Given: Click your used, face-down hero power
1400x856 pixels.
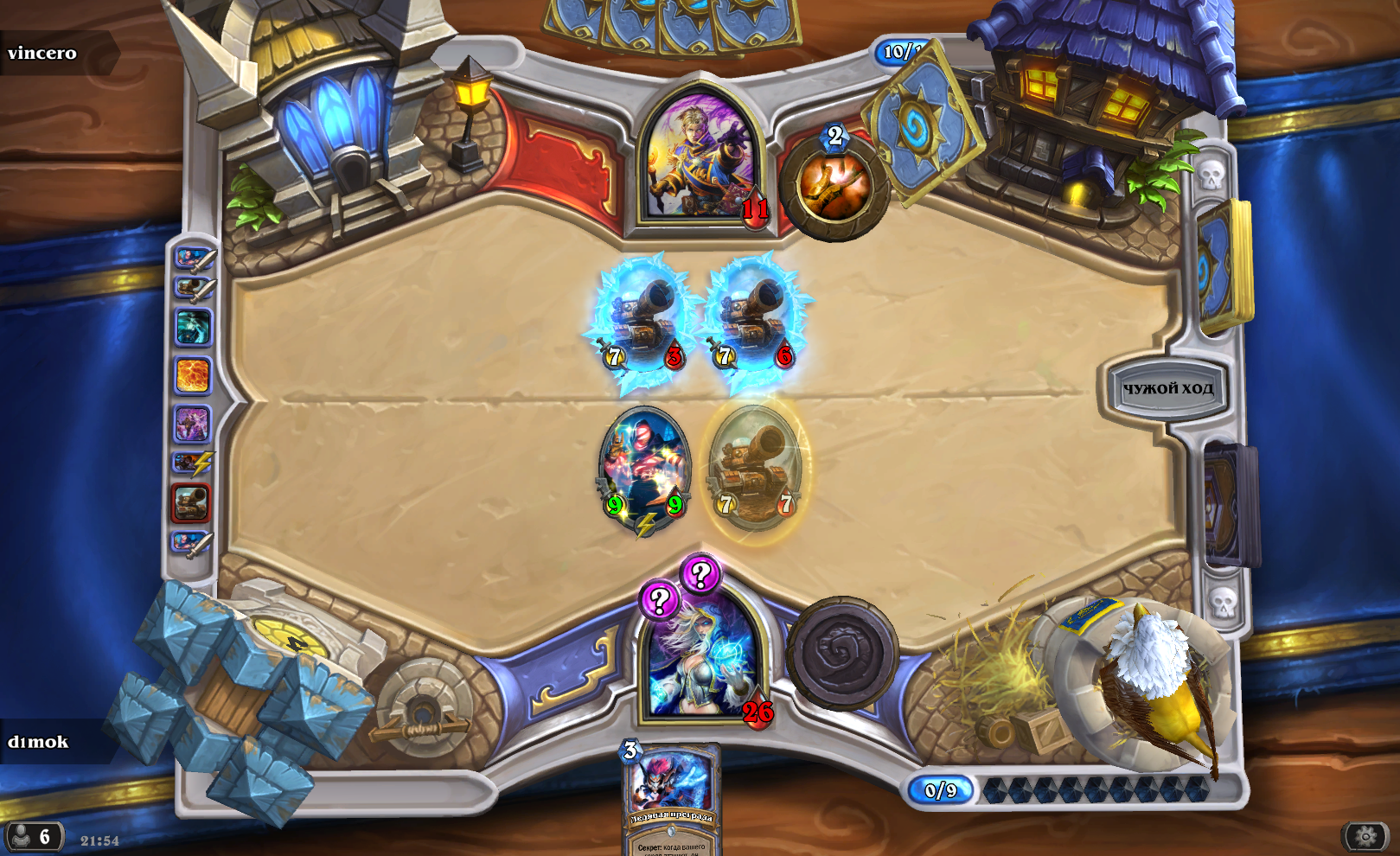Looking at the screenshot, I should click(x=842, y=653).
